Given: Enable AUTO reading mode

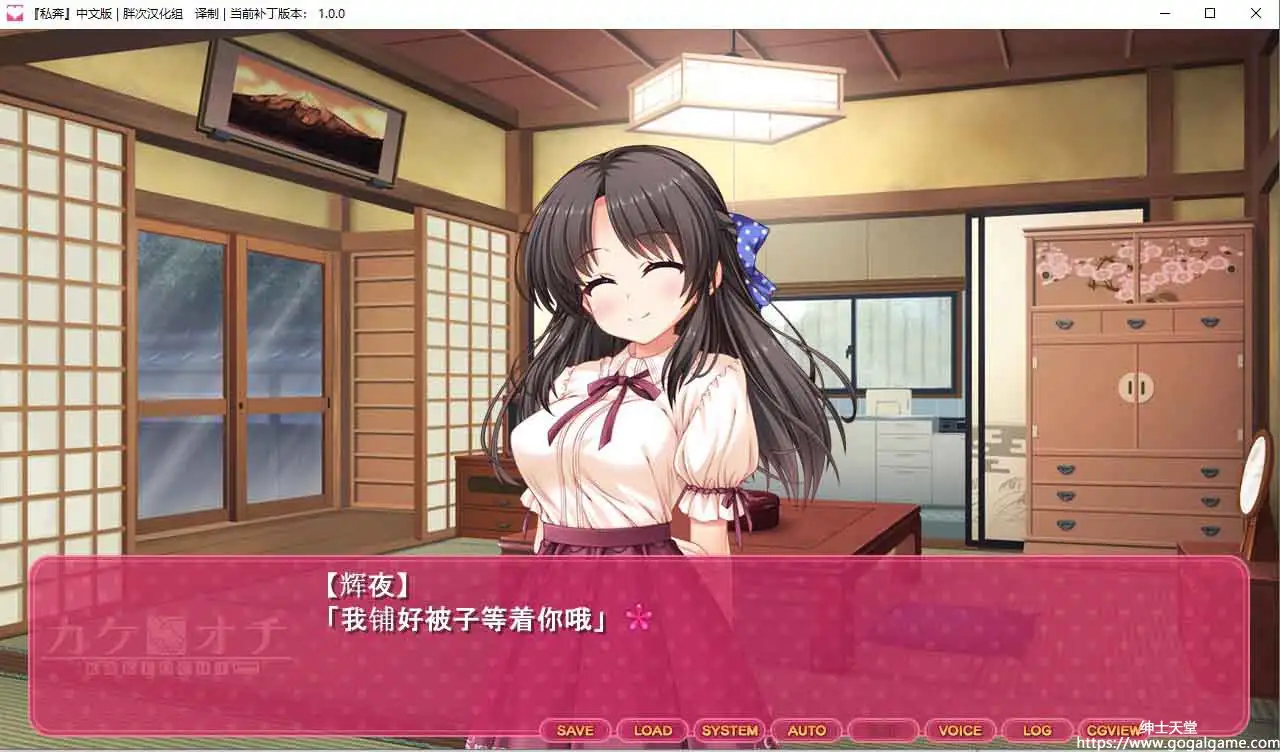Looking at the screenshot, I should 807,730.
